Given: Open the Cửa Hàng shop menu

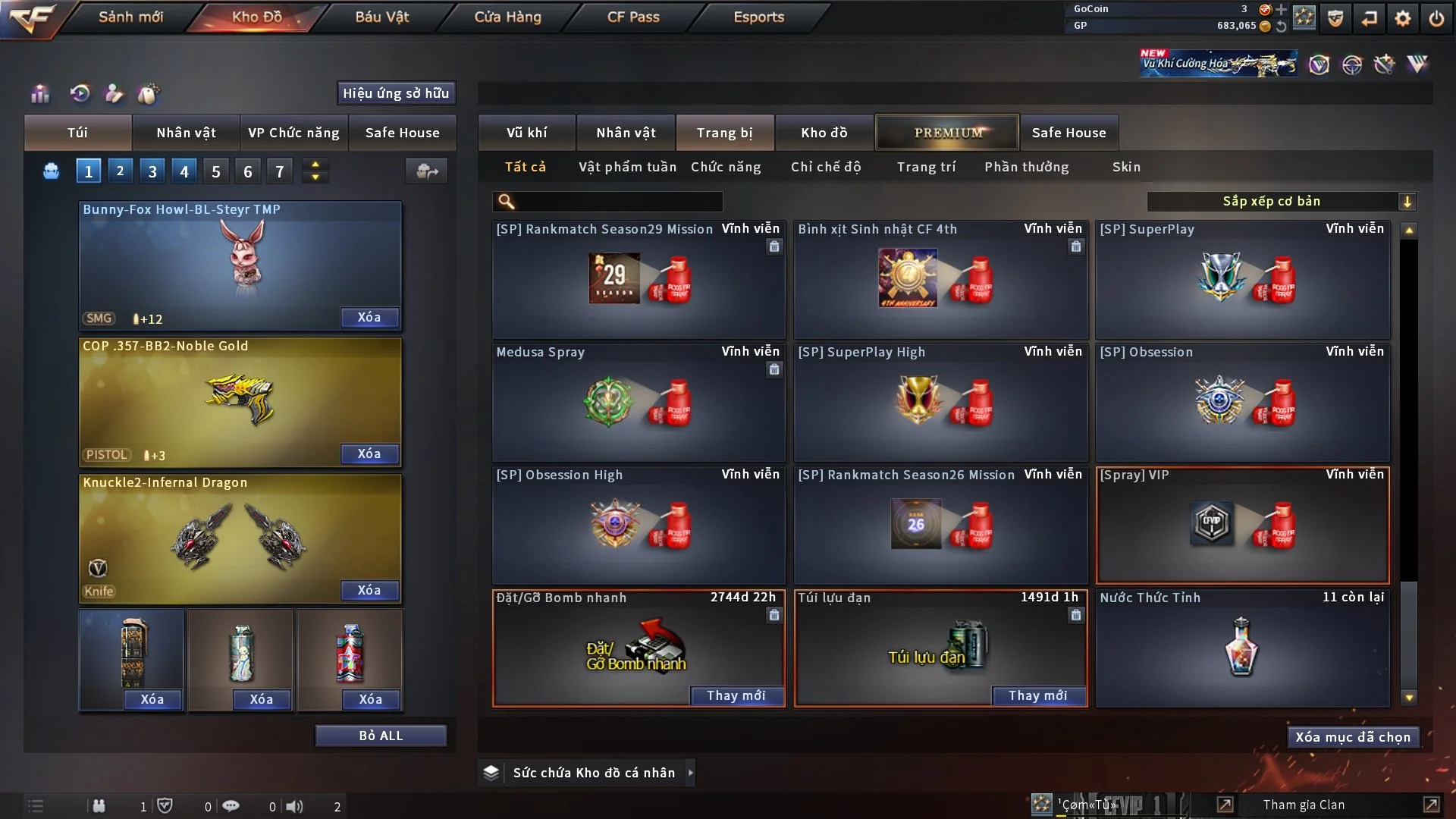Looking at the screenshot, I should (507, 17).
